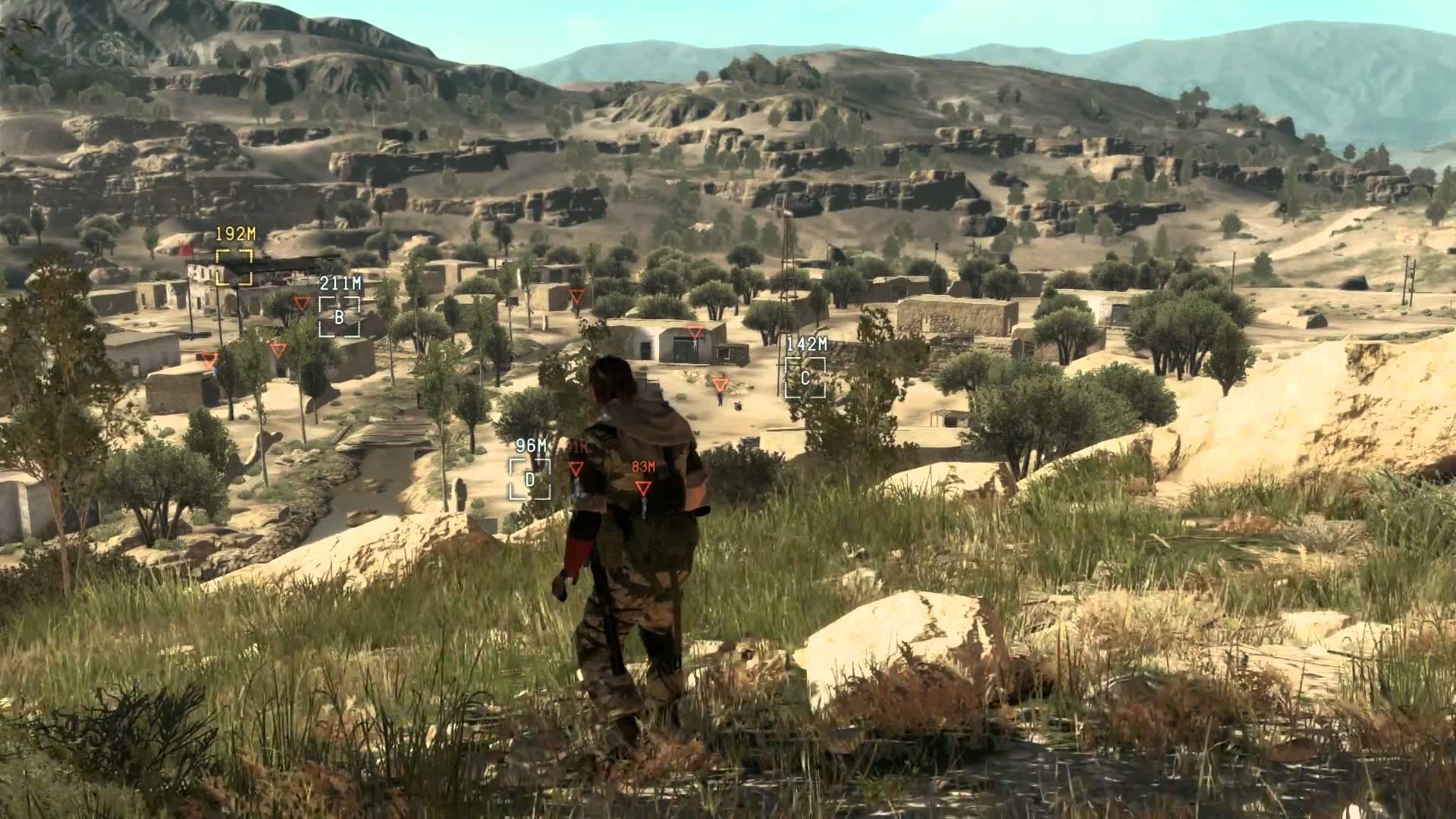Select the C waypoint marker

(805, 377)
